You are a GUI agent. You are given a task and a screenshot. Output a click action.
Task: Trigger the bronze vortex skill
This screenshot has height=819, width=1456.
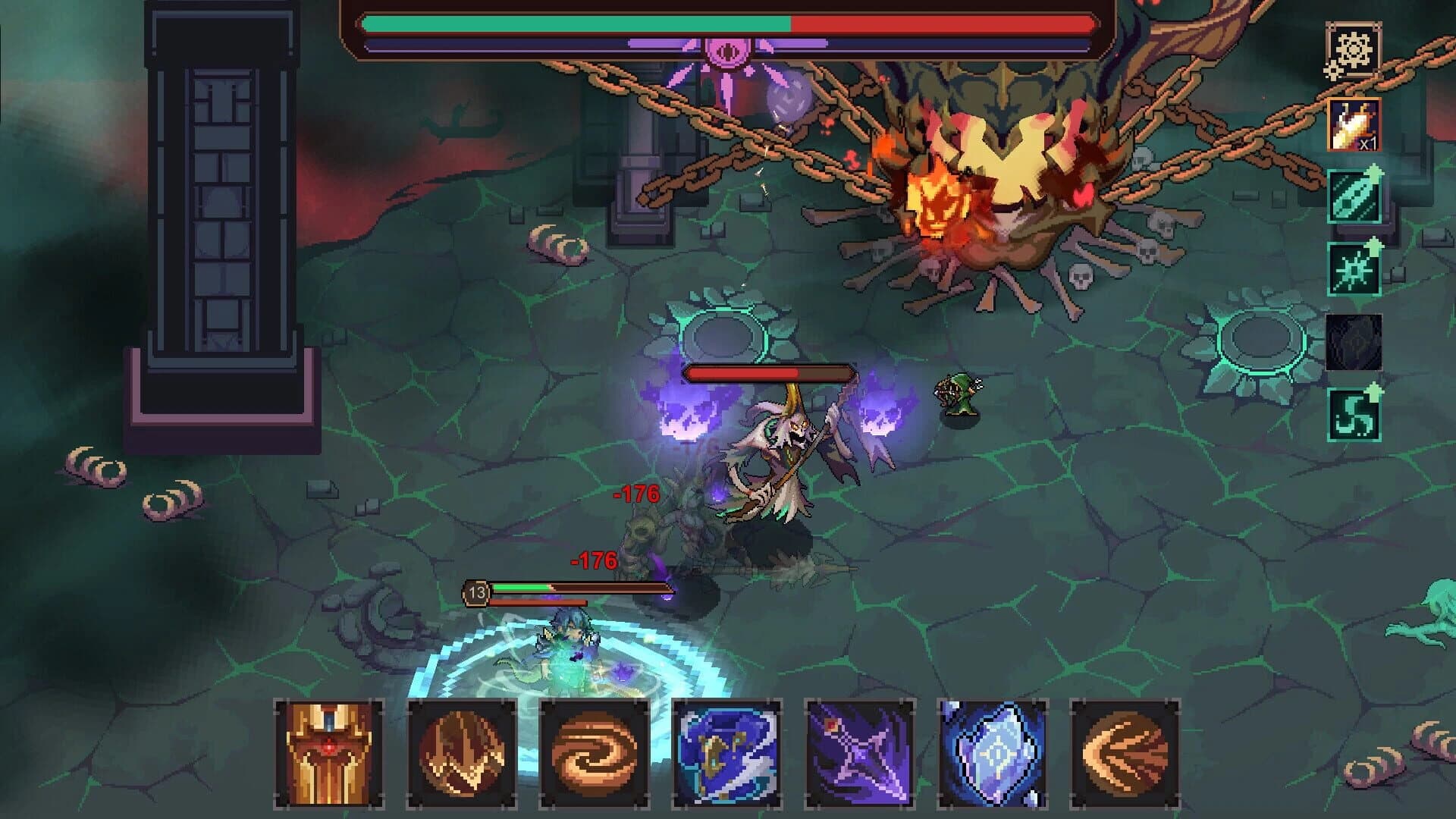[x=595, y=755]
